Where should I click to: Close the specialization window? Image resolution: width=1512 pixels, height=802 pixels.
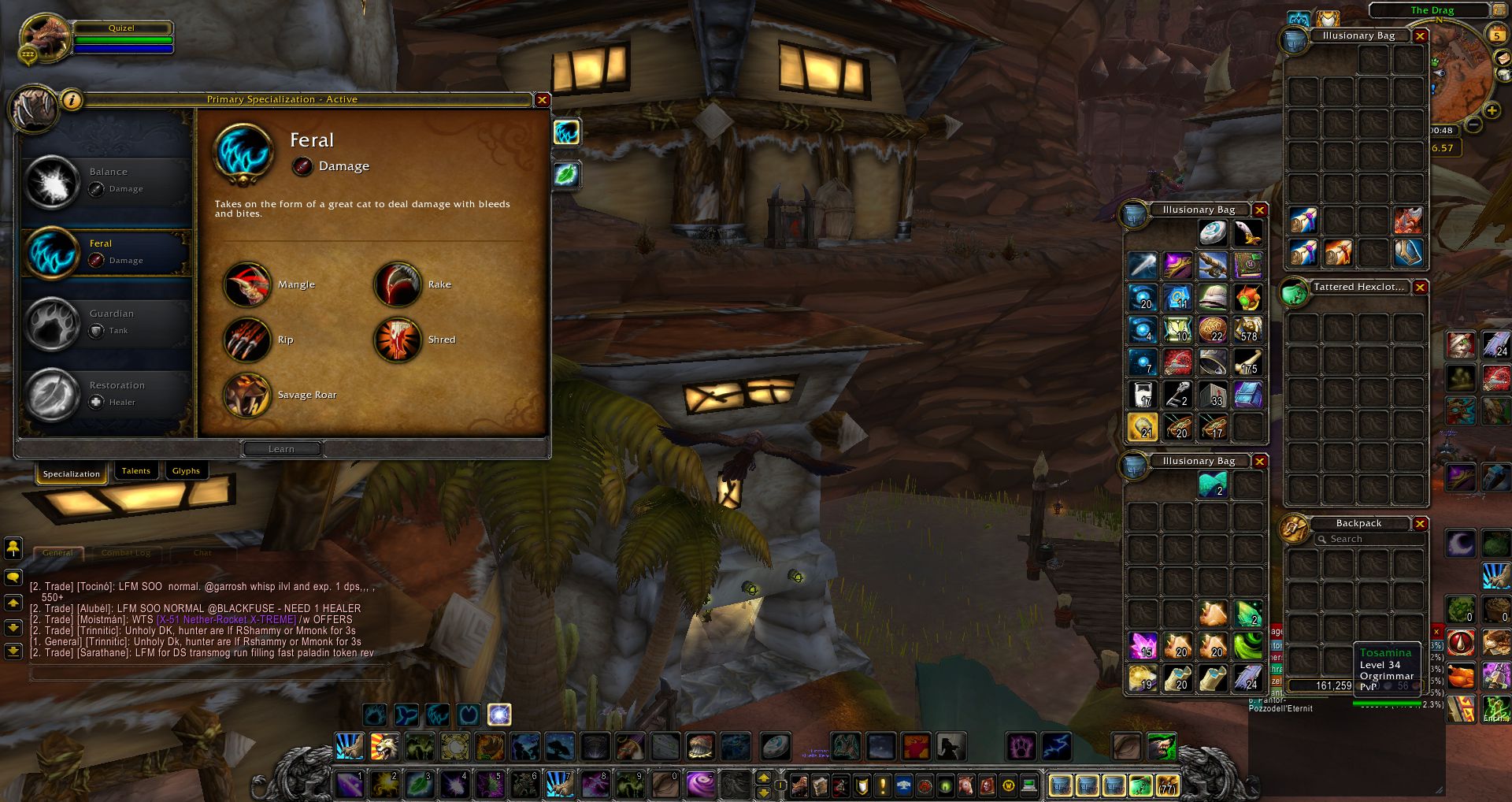tap(542, 100)
